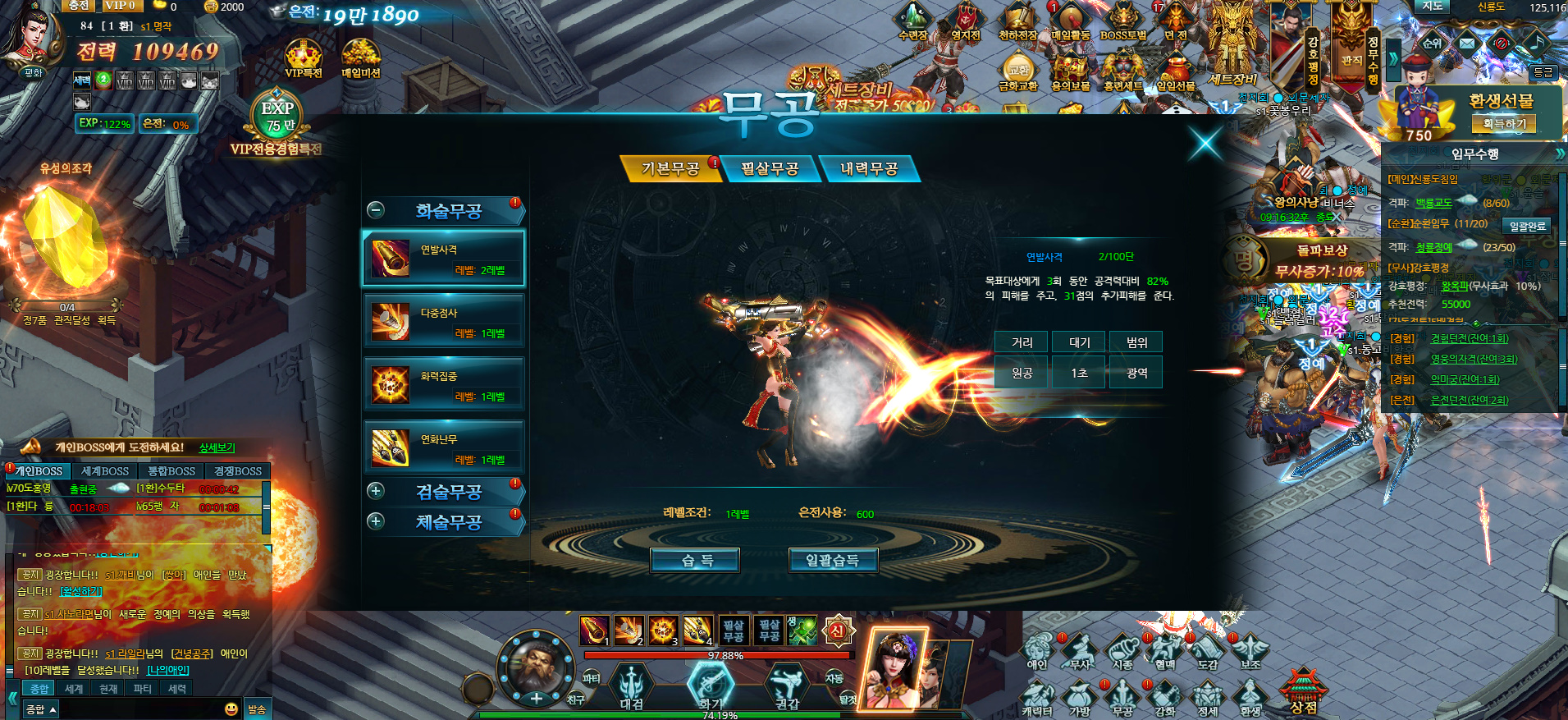Pick the 연화난무 skill row

443,448
